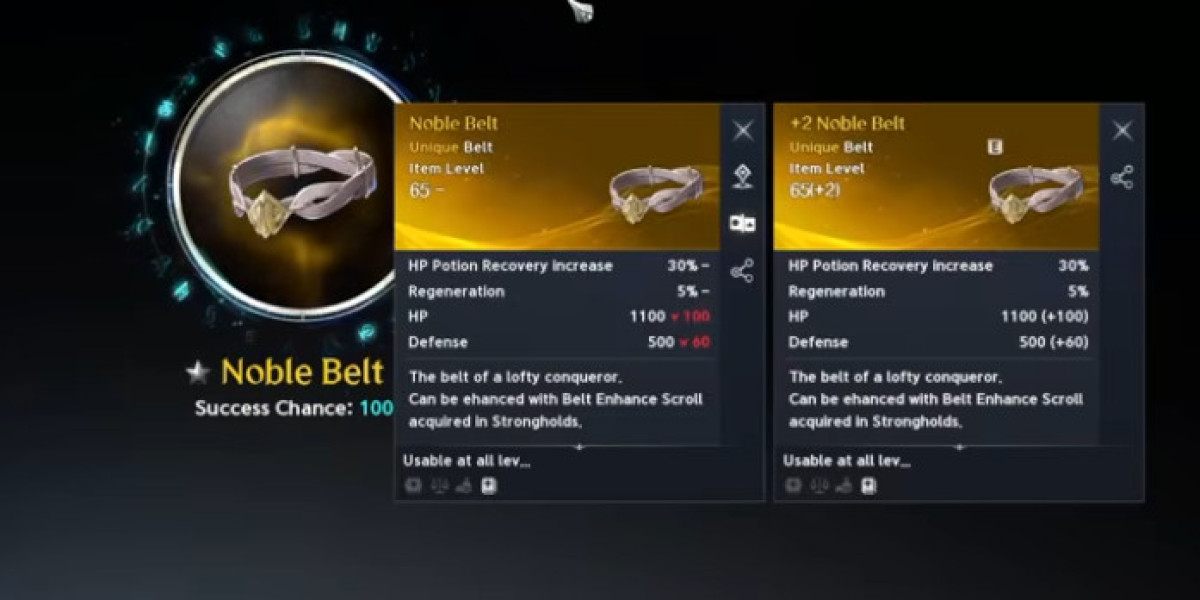
Task: Toggle the item comparison icon
Action: click(x=742, y=223)
